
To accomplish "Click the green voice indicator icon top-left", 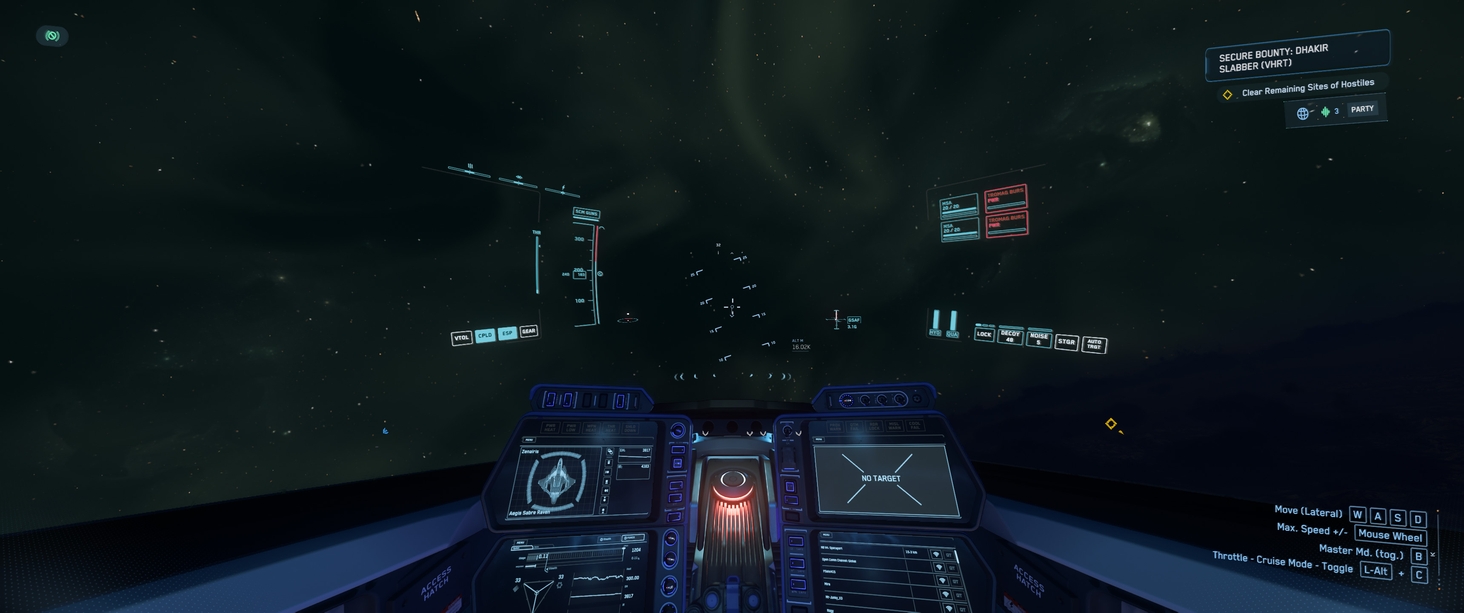I will [x=52, y=36].
